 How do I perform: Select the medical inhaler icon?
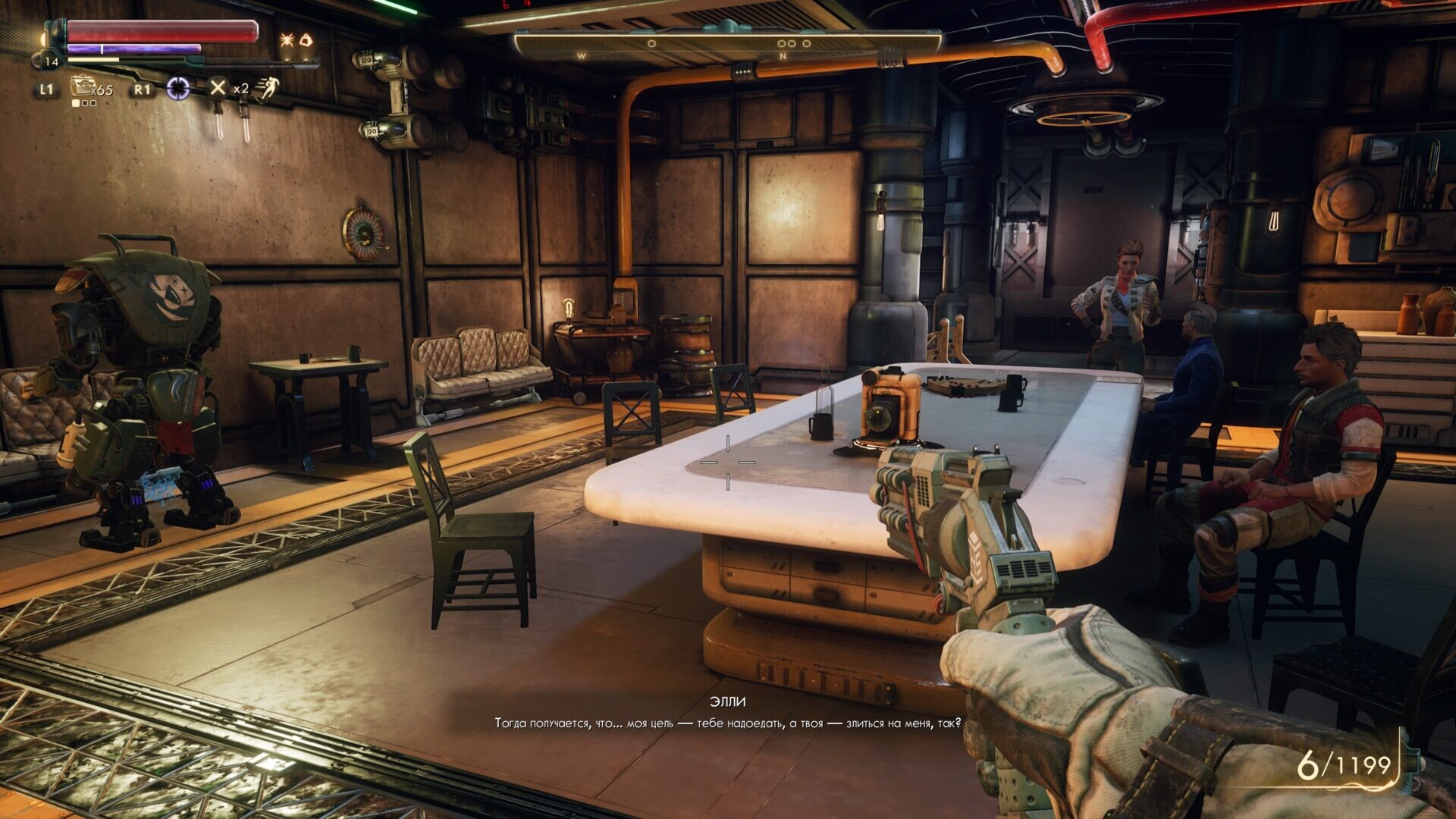click(x=82, y=87)
